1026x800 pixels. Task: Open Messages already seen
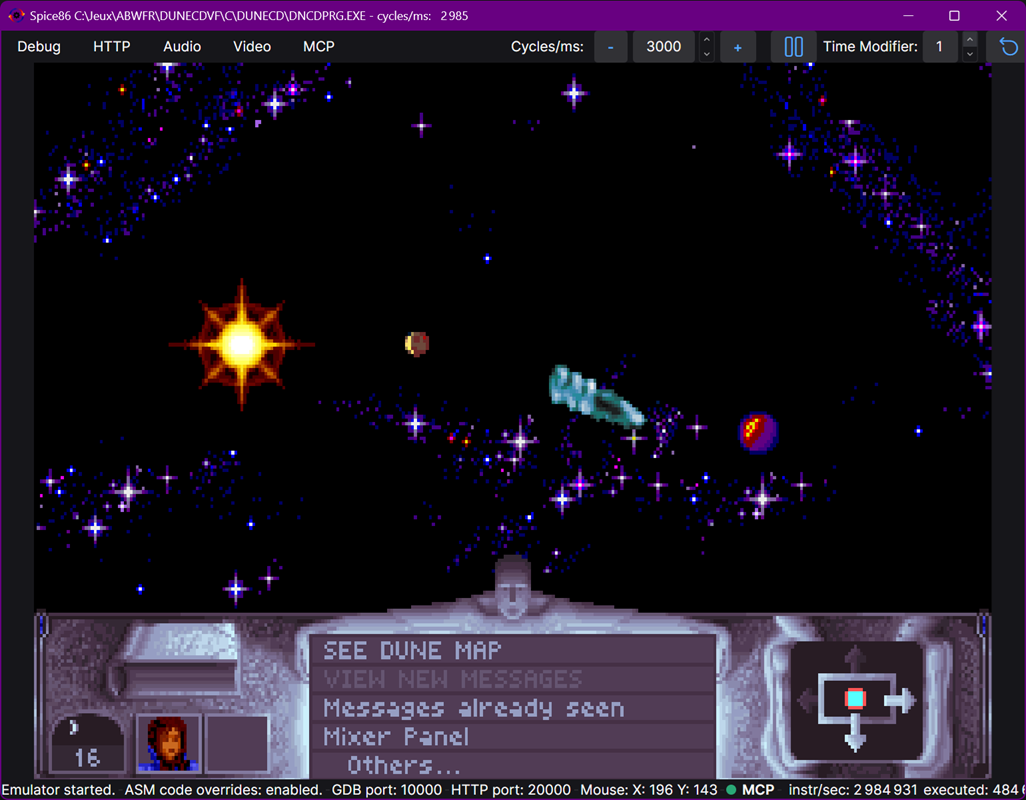click(473, 709)
